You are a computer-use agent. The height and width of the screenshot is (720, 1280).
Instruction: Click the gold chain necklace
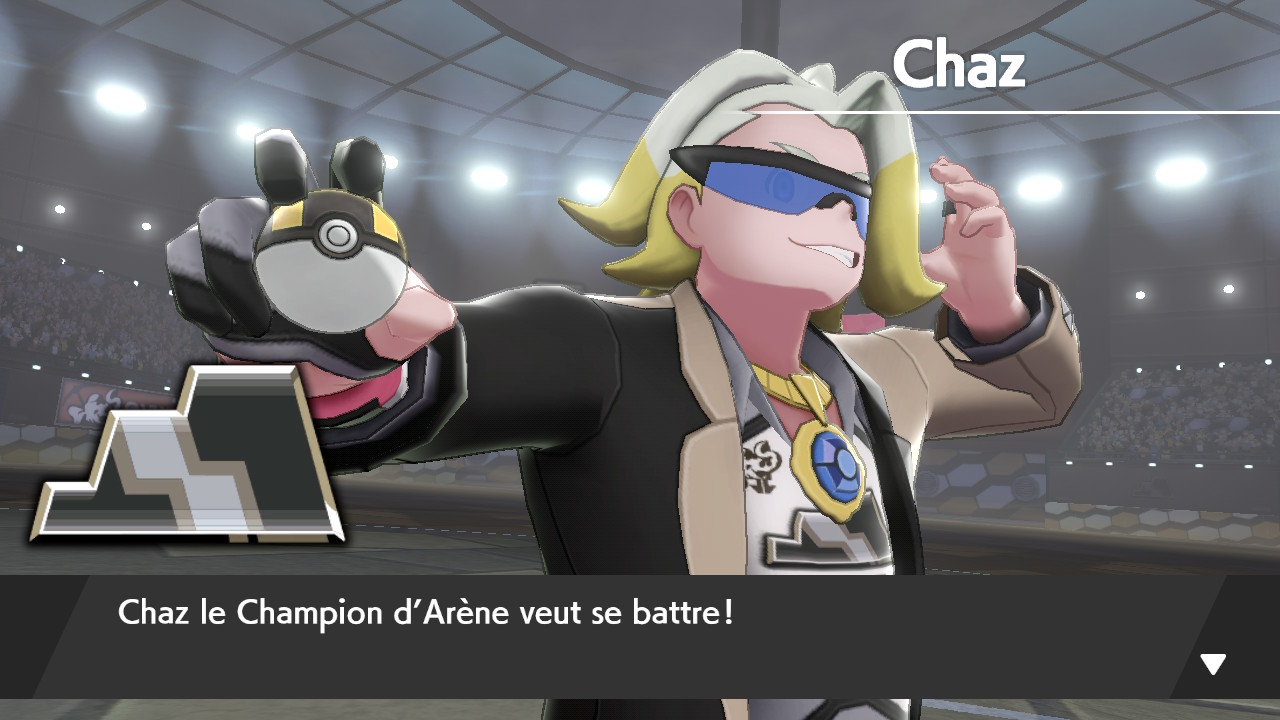tap(790, 388)
